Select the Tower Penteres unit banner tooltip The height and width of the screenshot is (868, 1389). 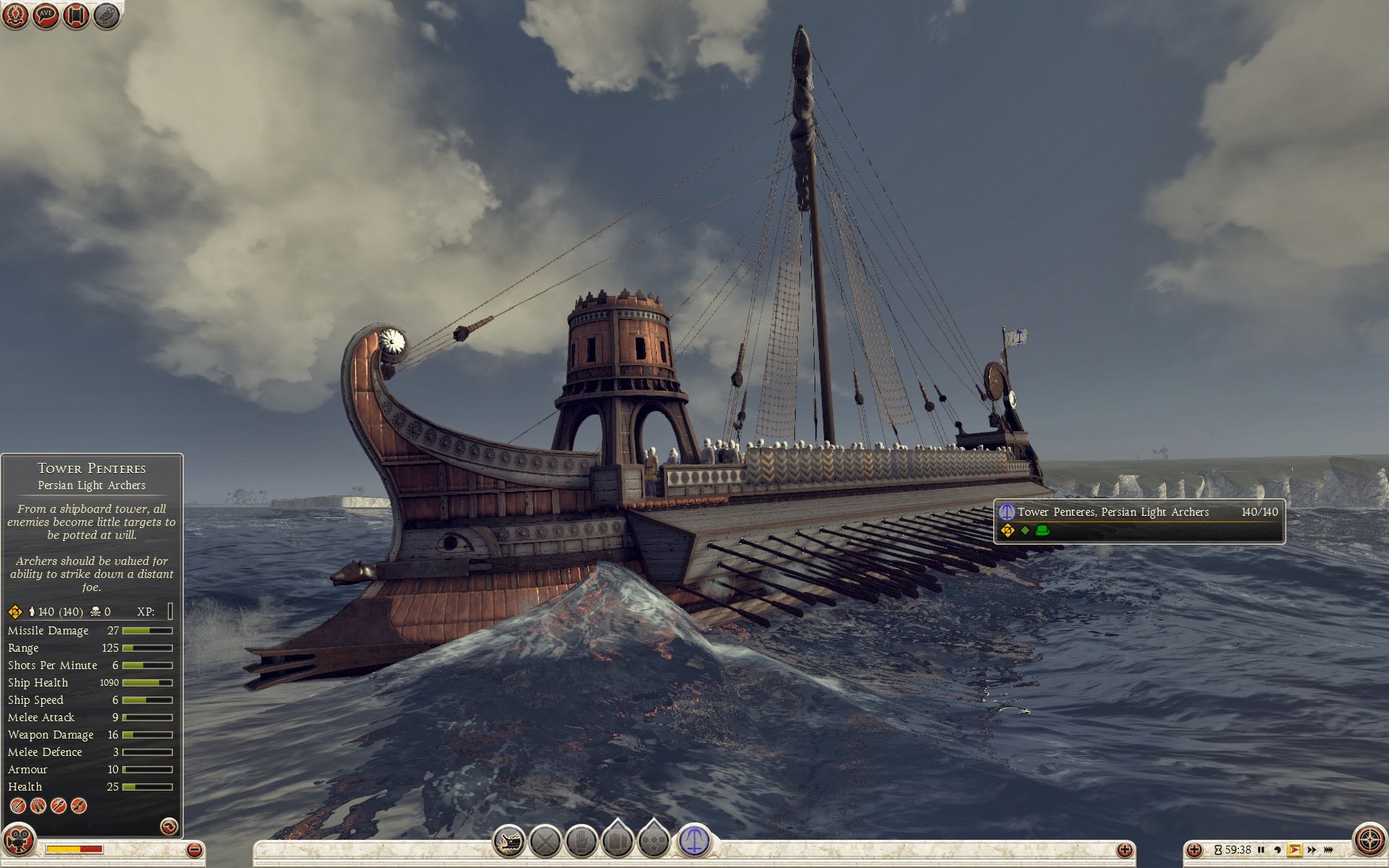(x=1139, y=520)
